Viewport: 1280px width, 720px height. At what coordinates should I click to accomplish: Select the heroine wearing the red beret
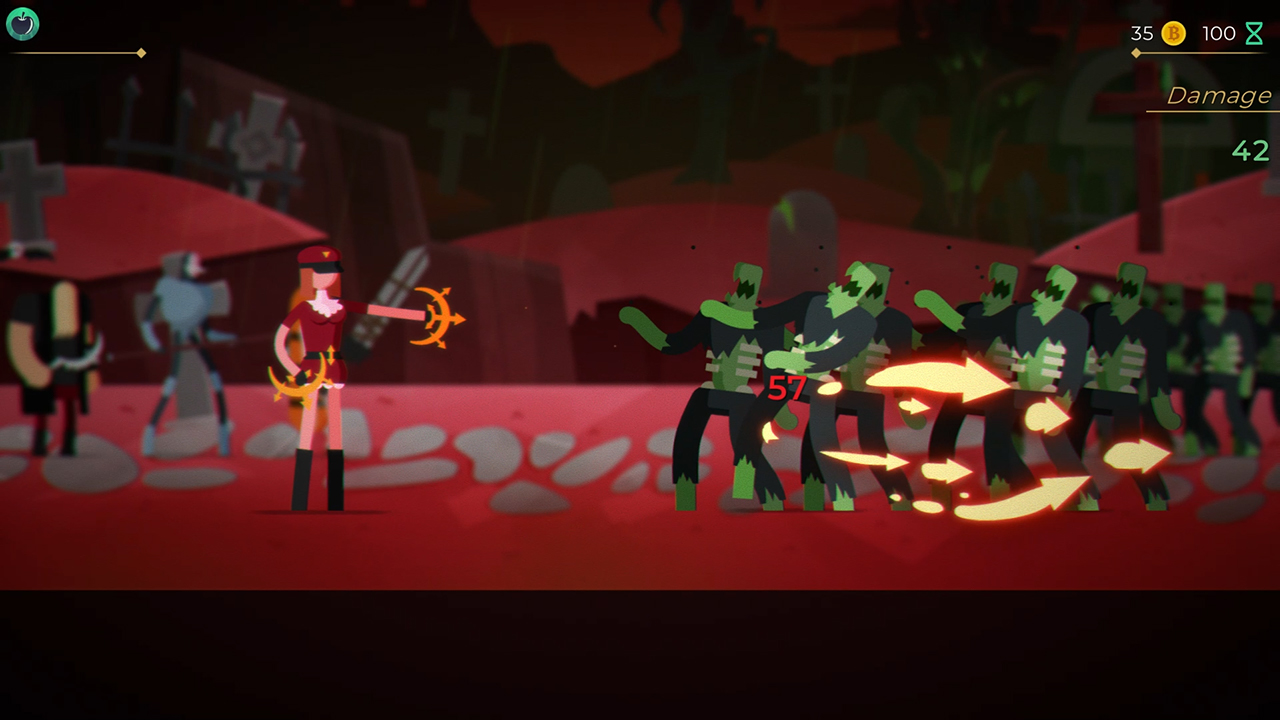[x=320, y=380]
